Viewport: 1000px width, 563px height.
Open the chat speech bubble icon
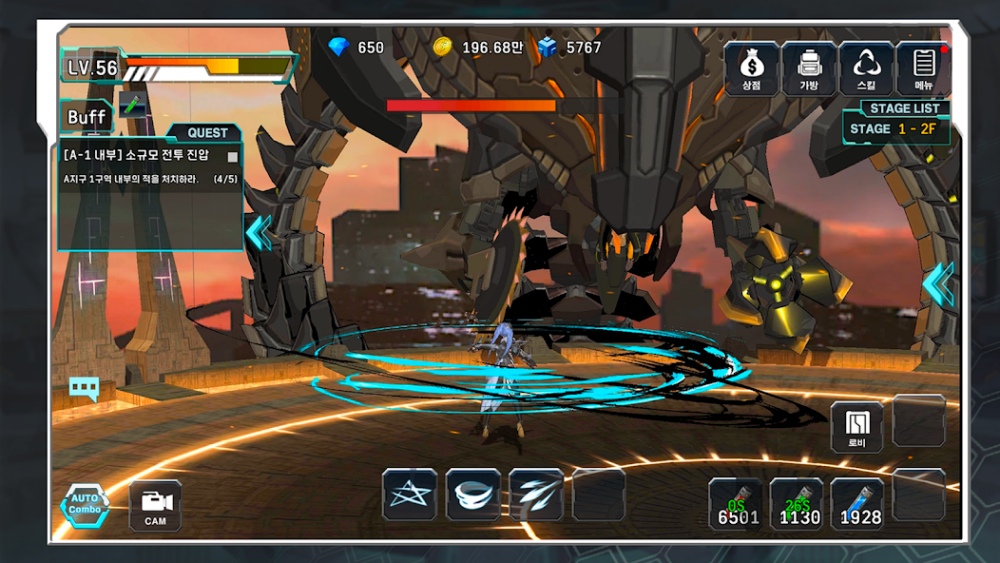[83, 389]
